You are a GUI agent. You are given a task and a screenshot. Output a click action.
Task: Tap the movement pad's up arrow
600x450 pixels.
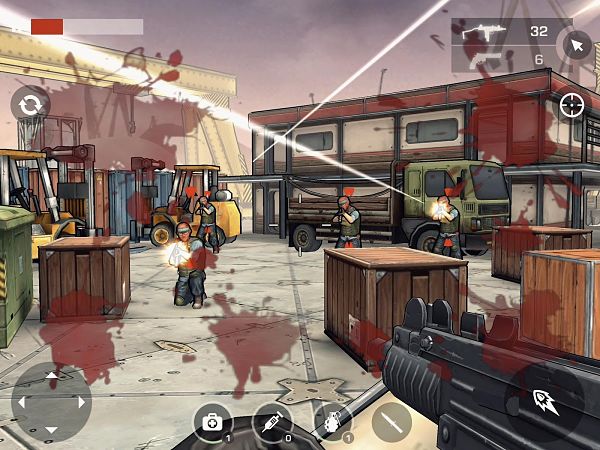51,374
